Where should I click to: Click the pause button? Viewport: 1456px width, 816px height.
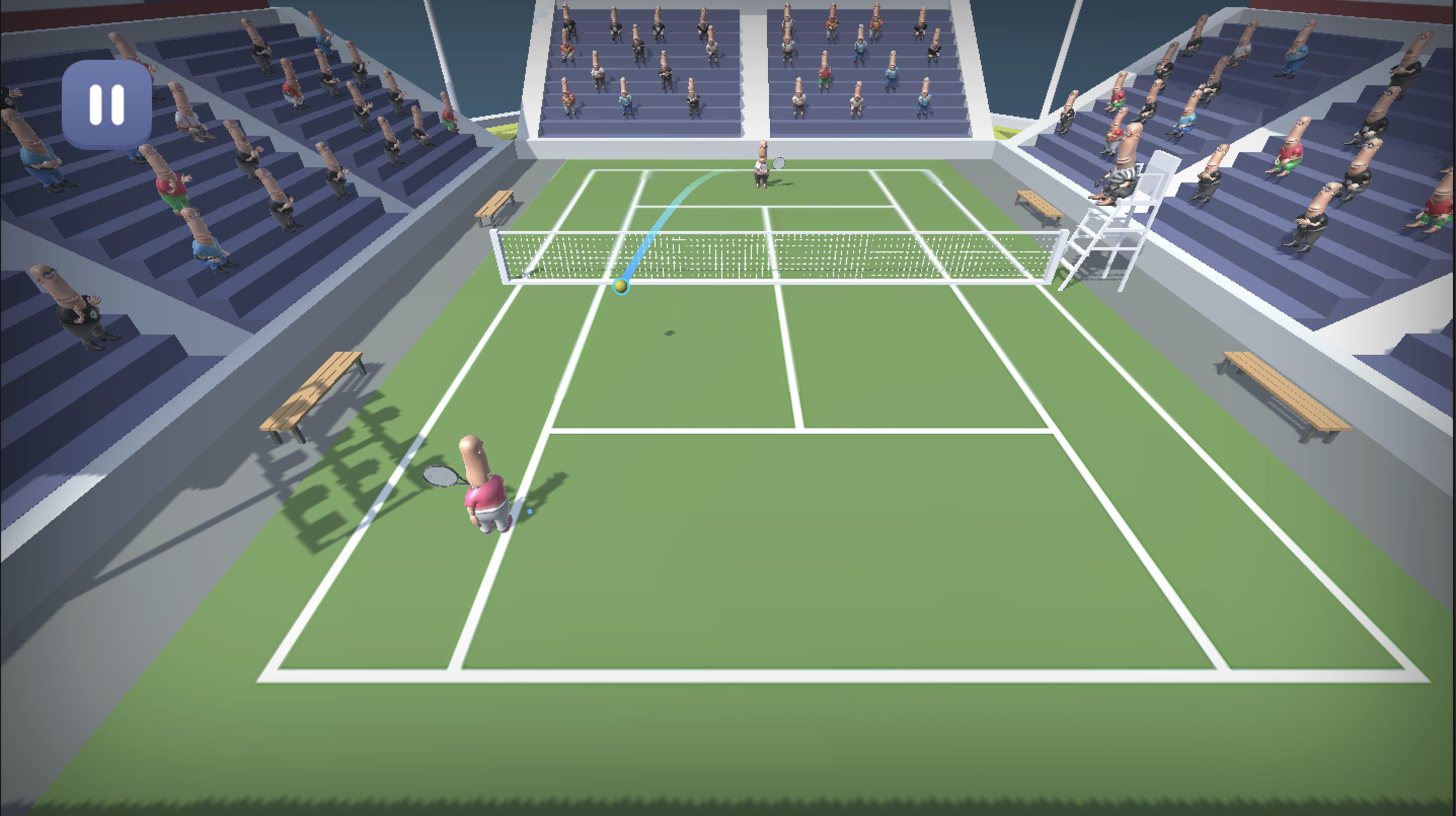pos(107,103)
